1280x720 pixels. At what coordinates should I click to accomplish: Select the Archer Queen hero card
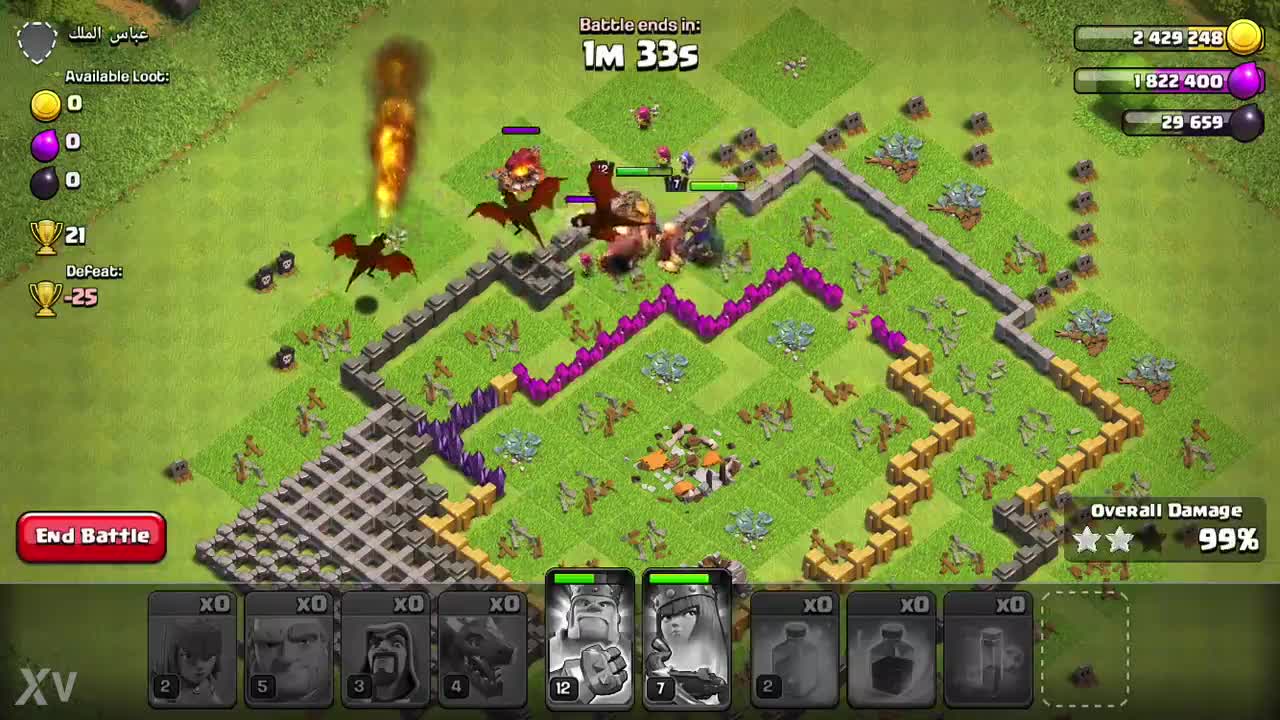687,640
